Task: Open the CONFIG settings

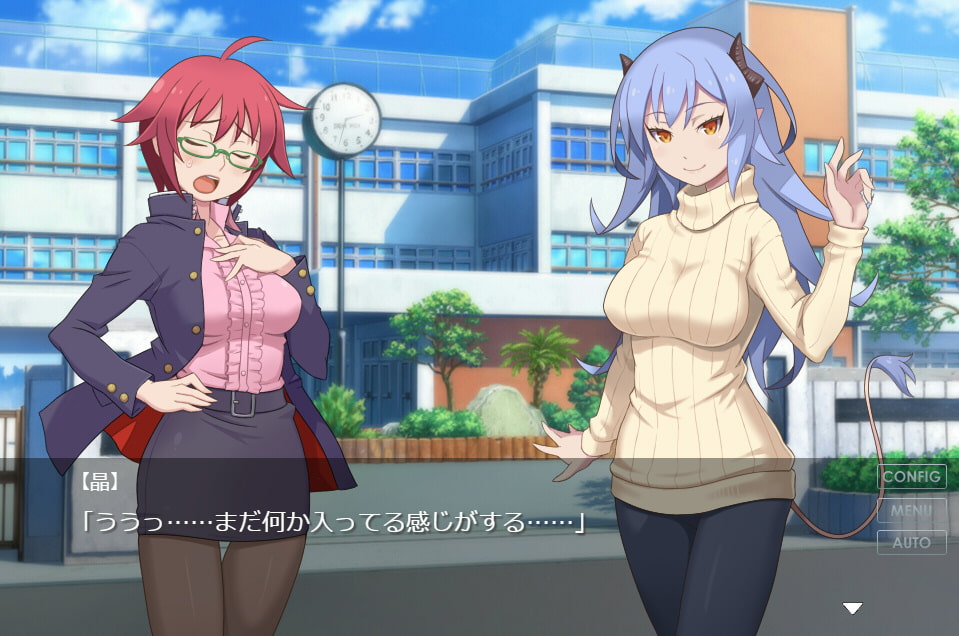Action: click(911, 477)
